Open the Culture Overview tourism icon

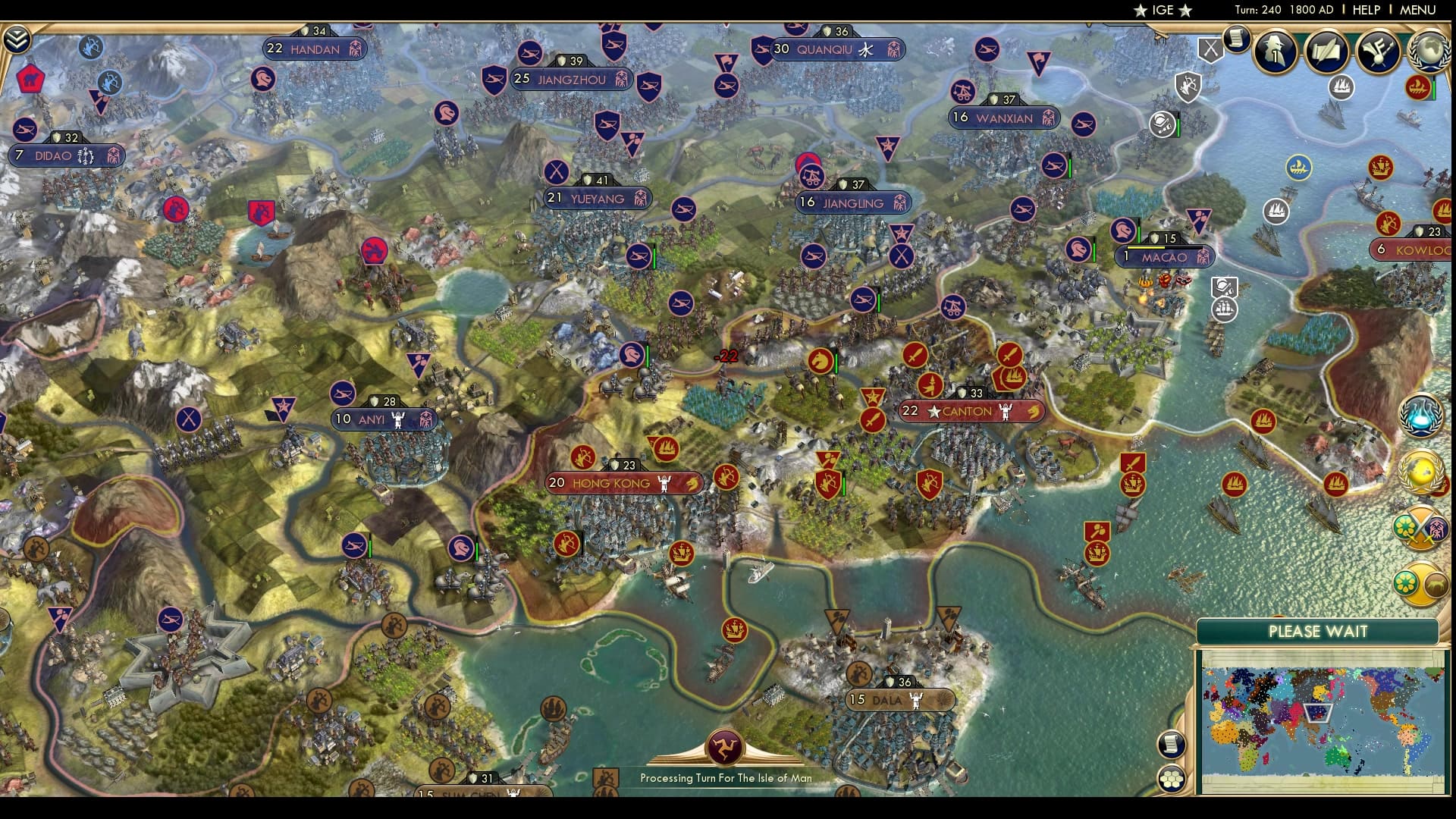(1377, 50)
